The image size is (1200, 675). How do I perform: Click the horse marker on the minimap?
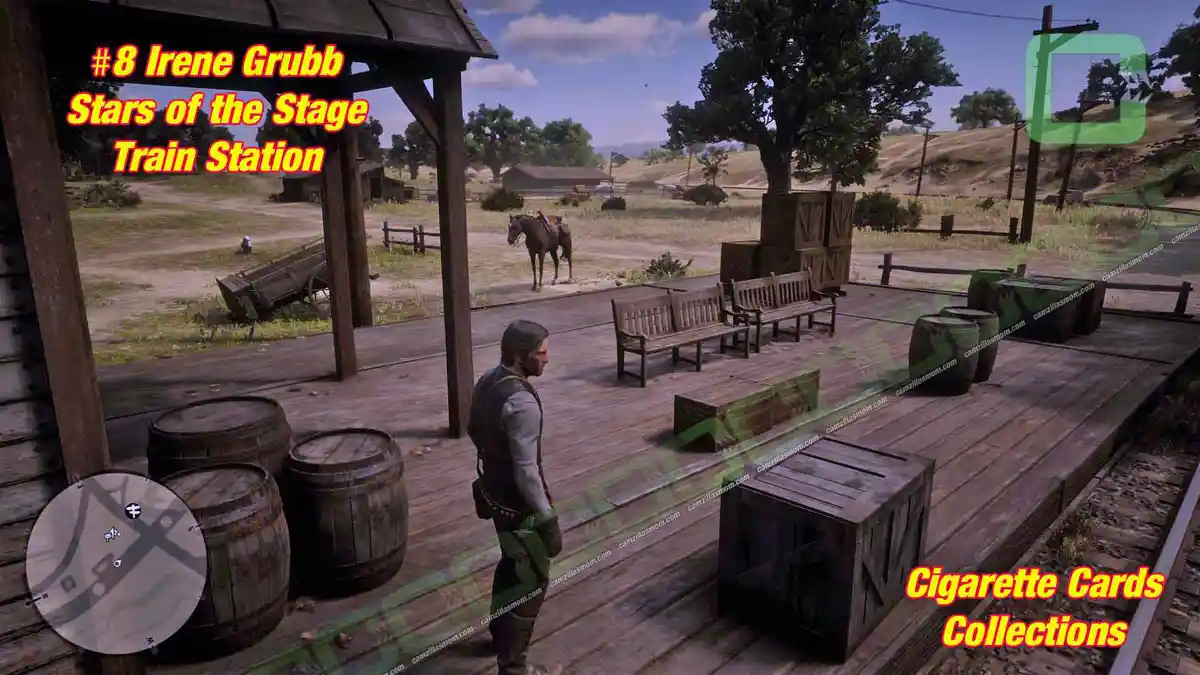111,534
